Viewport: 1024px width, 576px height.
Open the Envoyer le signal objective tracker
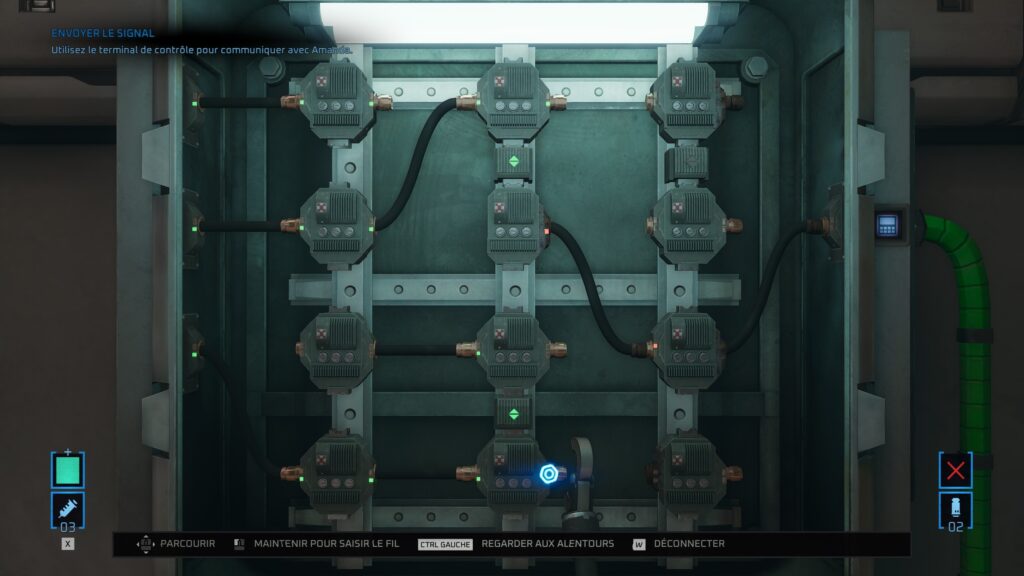pyautogui.click(x=103, y=33)
